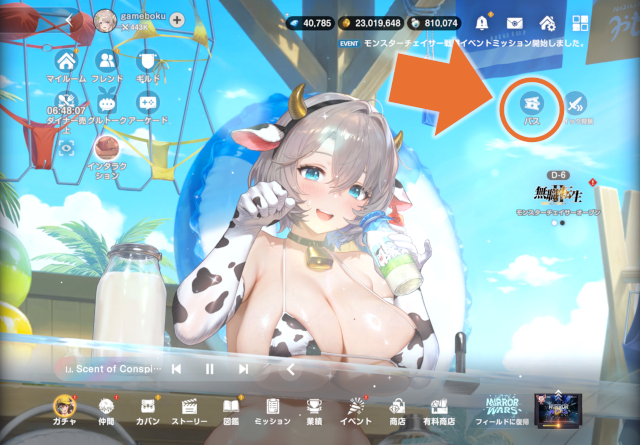Open マイルーム (My Room)
This screenshot has height=445, width=640.
[67, 61]
